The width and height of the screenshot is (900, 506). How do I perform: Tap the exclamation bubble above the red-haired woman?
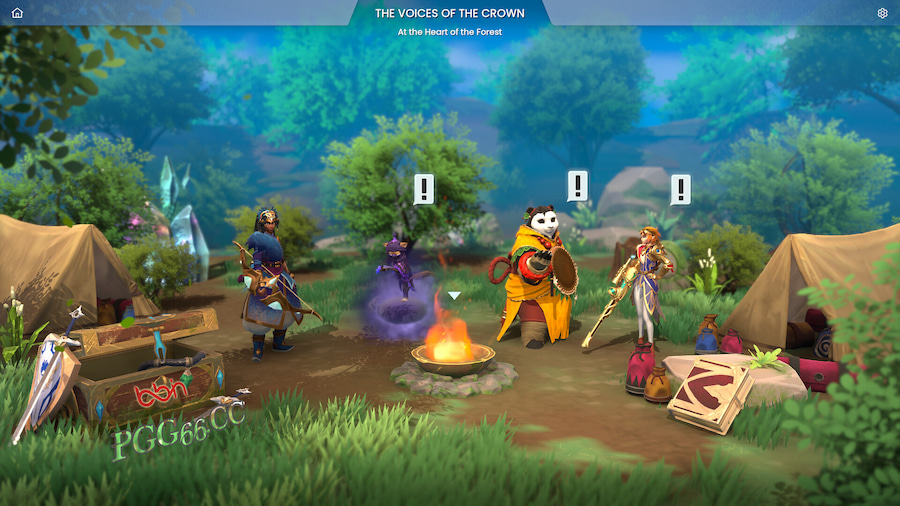click(680, 188)
